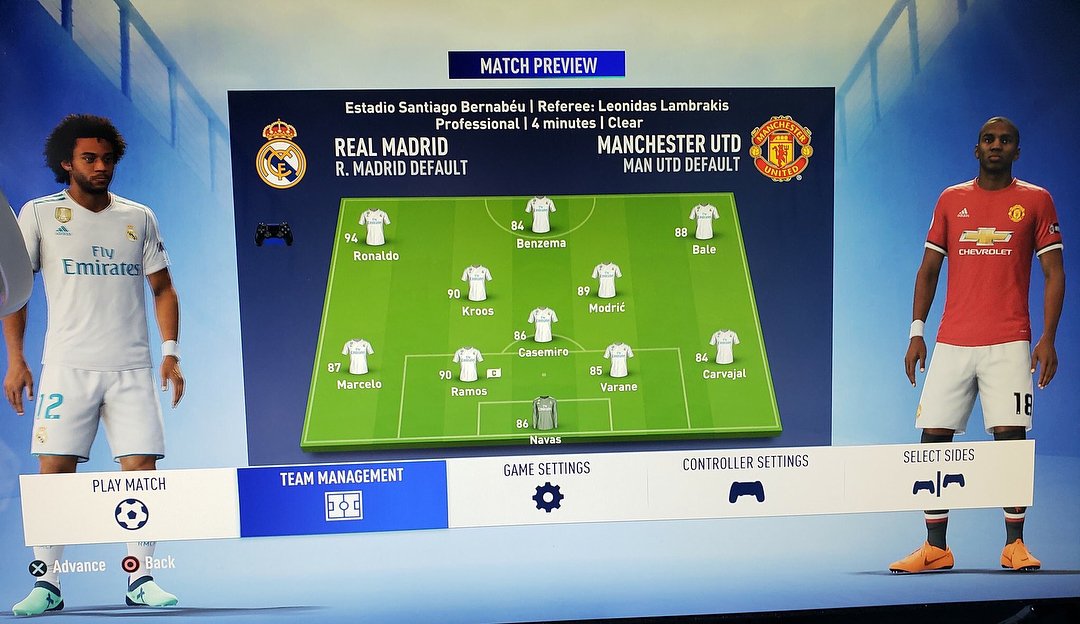Select Casemiro in the formation

coord(543,324)
